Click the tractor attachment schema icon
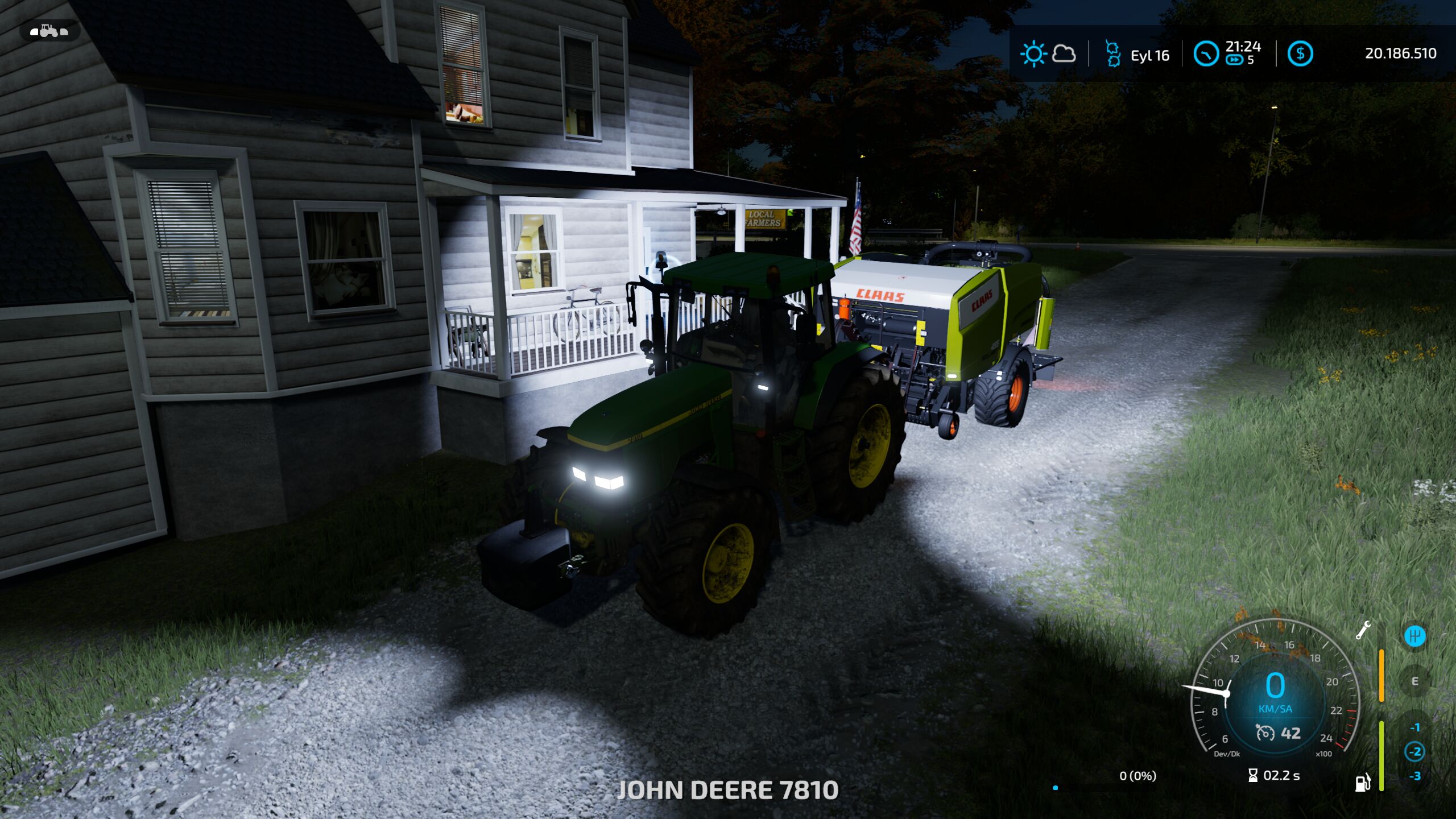 (49, 31)
